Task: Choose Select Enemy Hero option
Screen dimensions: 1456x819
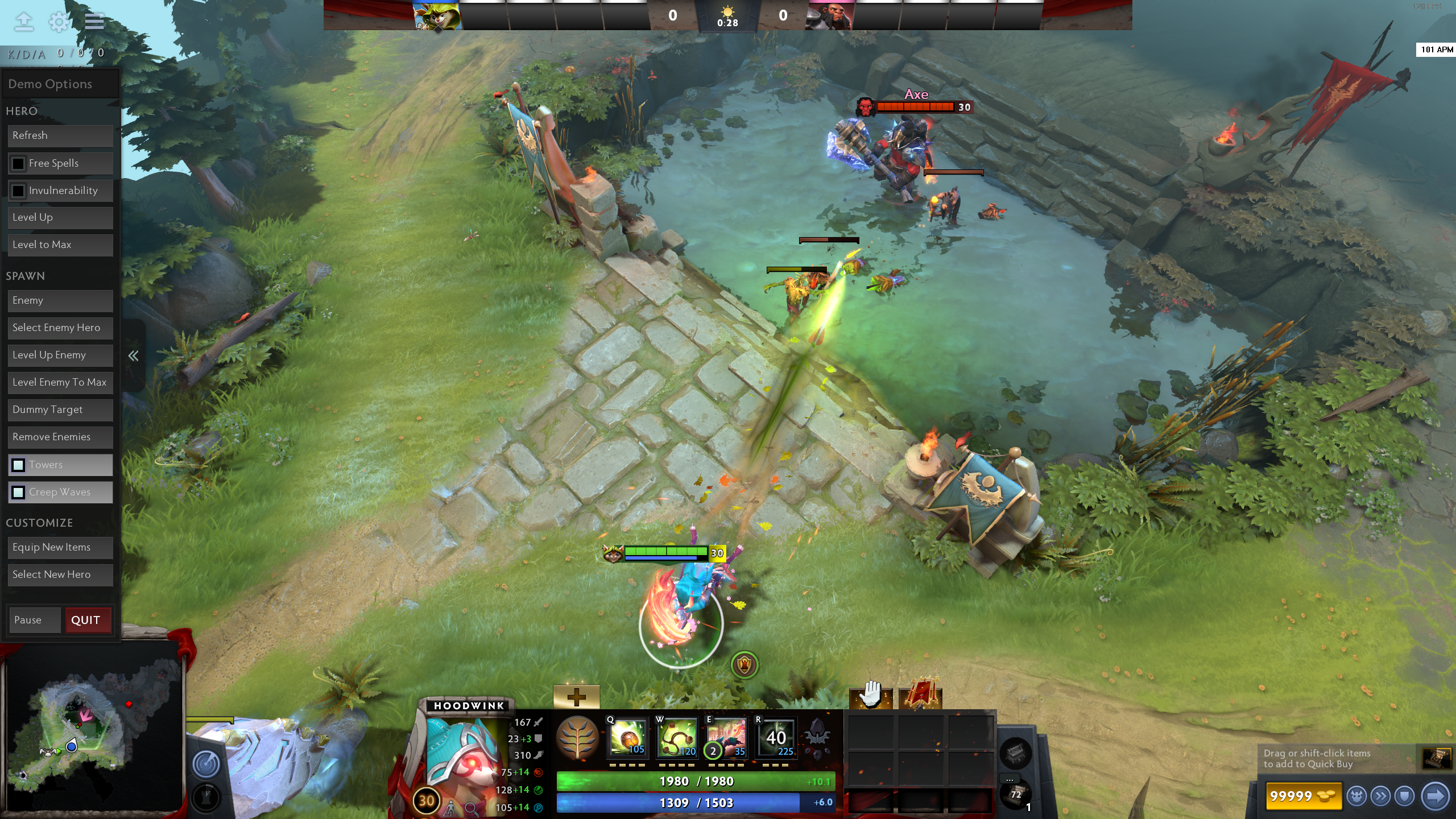Action: (60, 328)
